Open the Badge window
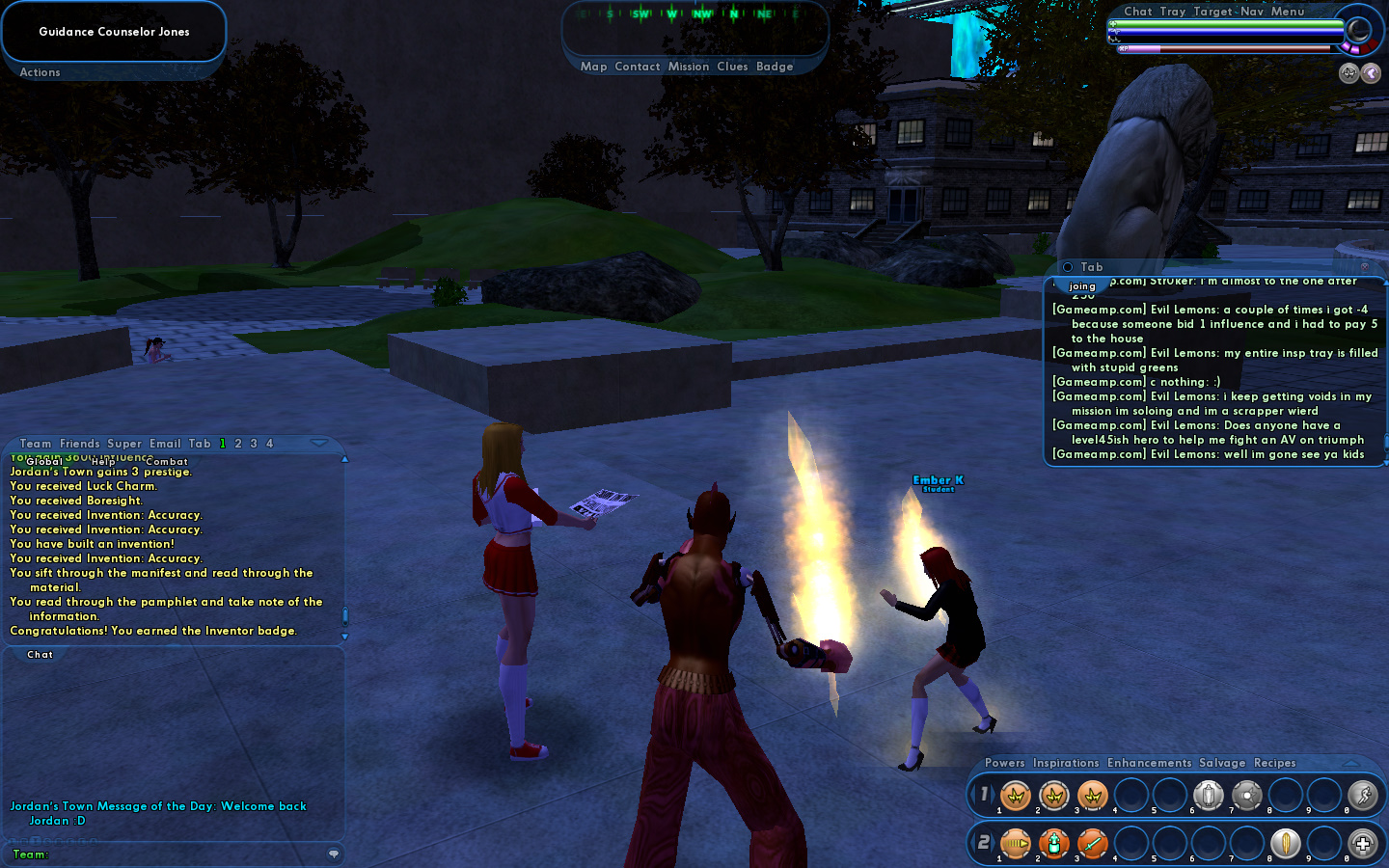Screen dimensions: 1389x868 tap(775, 67)
